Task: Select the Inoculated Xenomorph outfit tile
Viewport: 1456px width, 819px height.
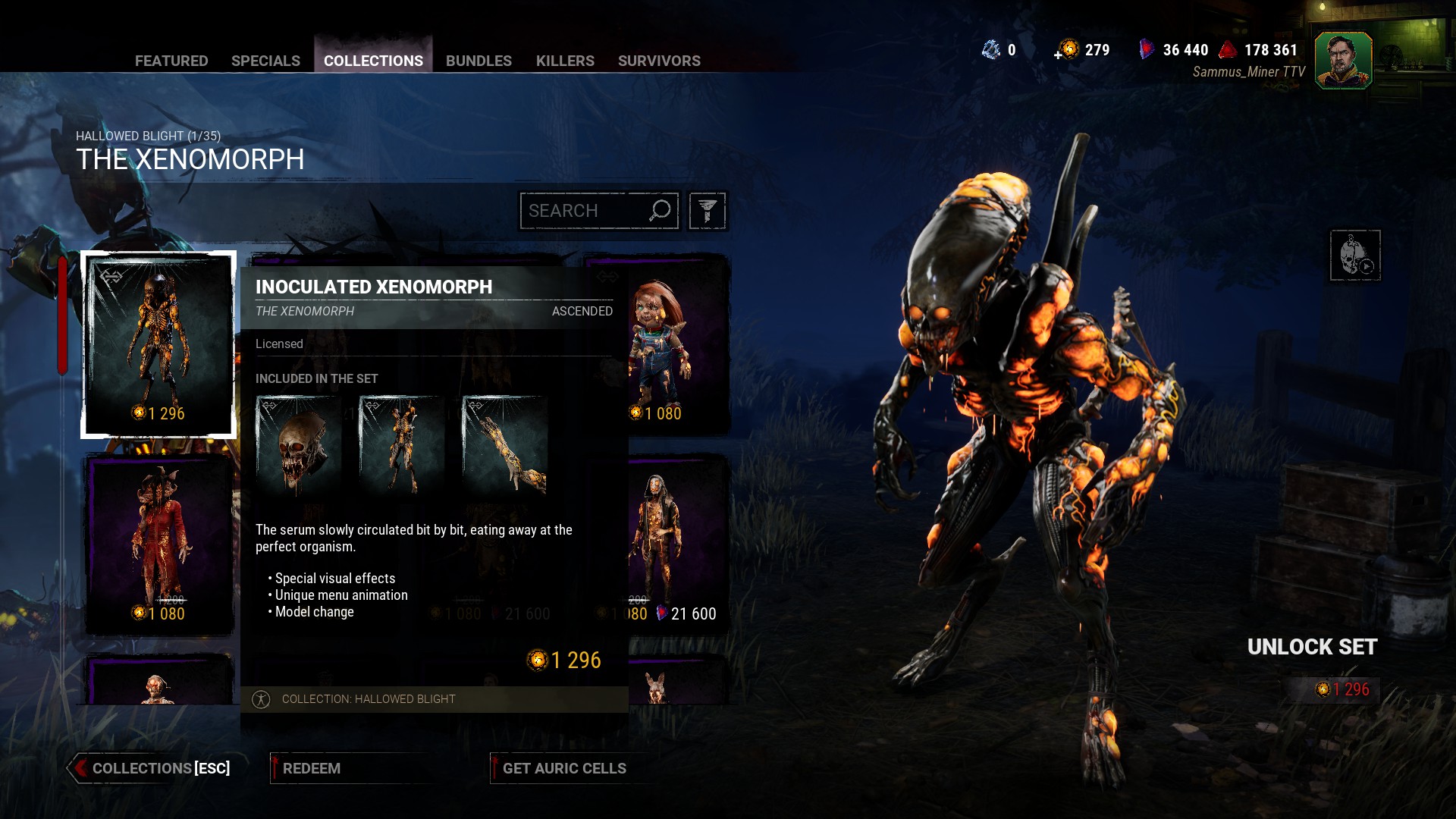Action: point(158,345)
